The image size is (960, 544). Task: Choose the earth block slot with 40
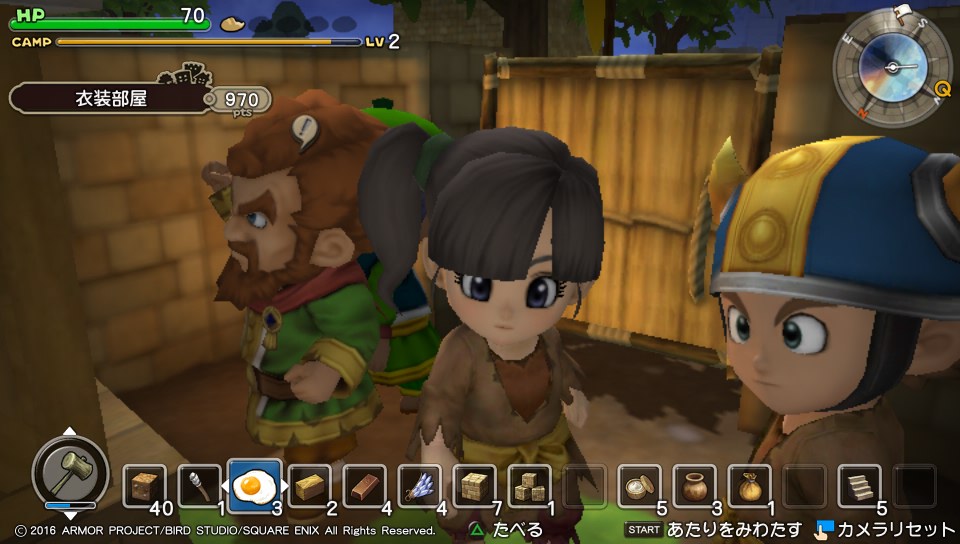point(145,487)
